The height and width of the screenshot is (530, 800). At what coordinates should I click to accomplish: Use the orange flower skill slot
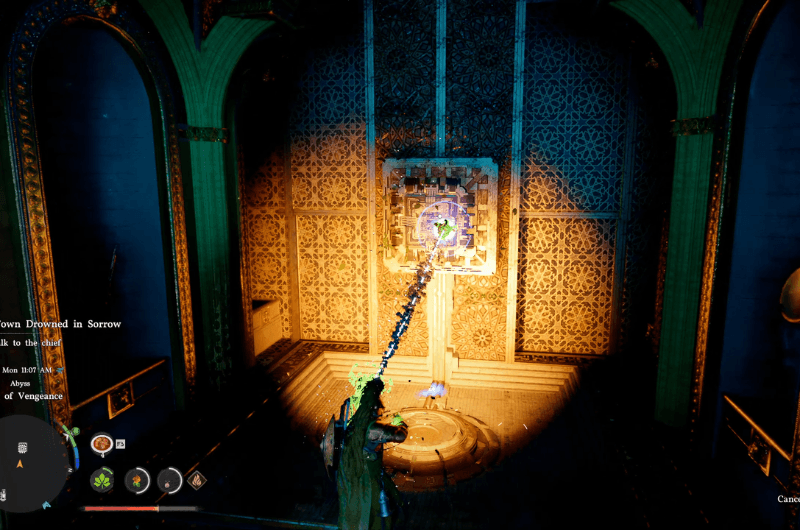tap(136, 479)
